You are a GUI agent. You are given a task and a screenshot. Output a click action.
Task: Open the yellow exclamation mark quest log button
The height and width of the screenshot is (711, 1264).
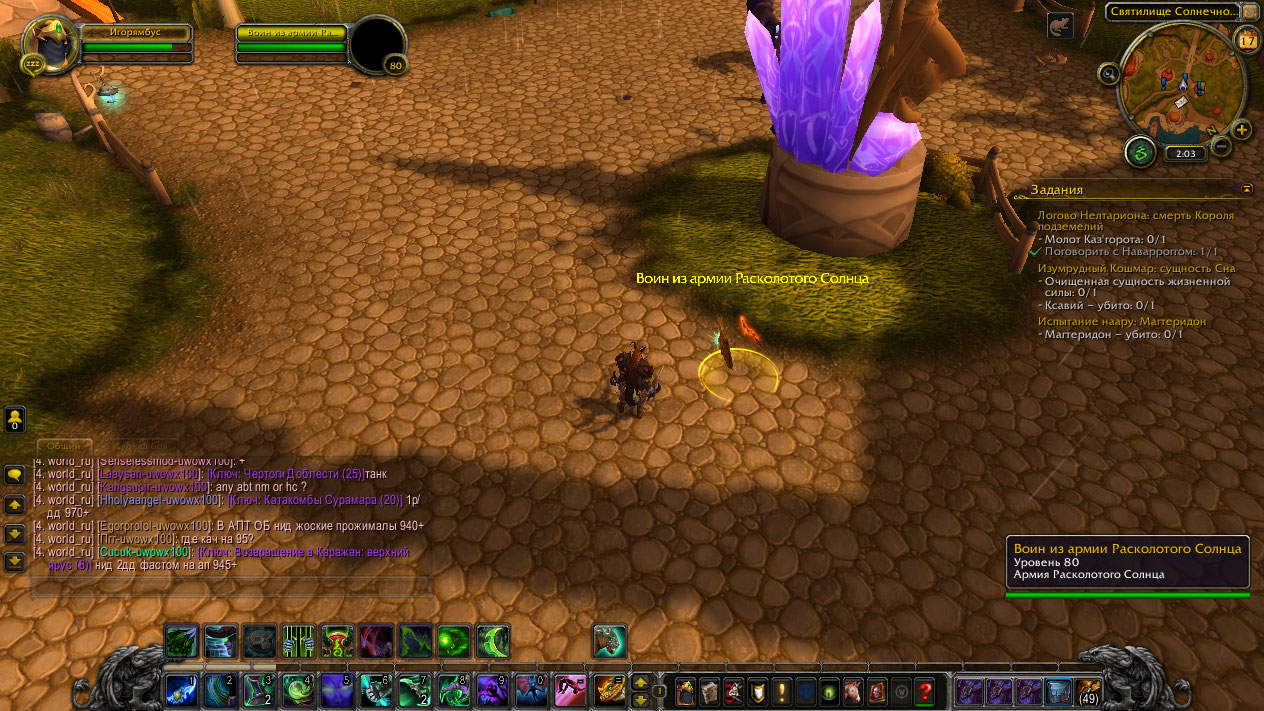782,691
